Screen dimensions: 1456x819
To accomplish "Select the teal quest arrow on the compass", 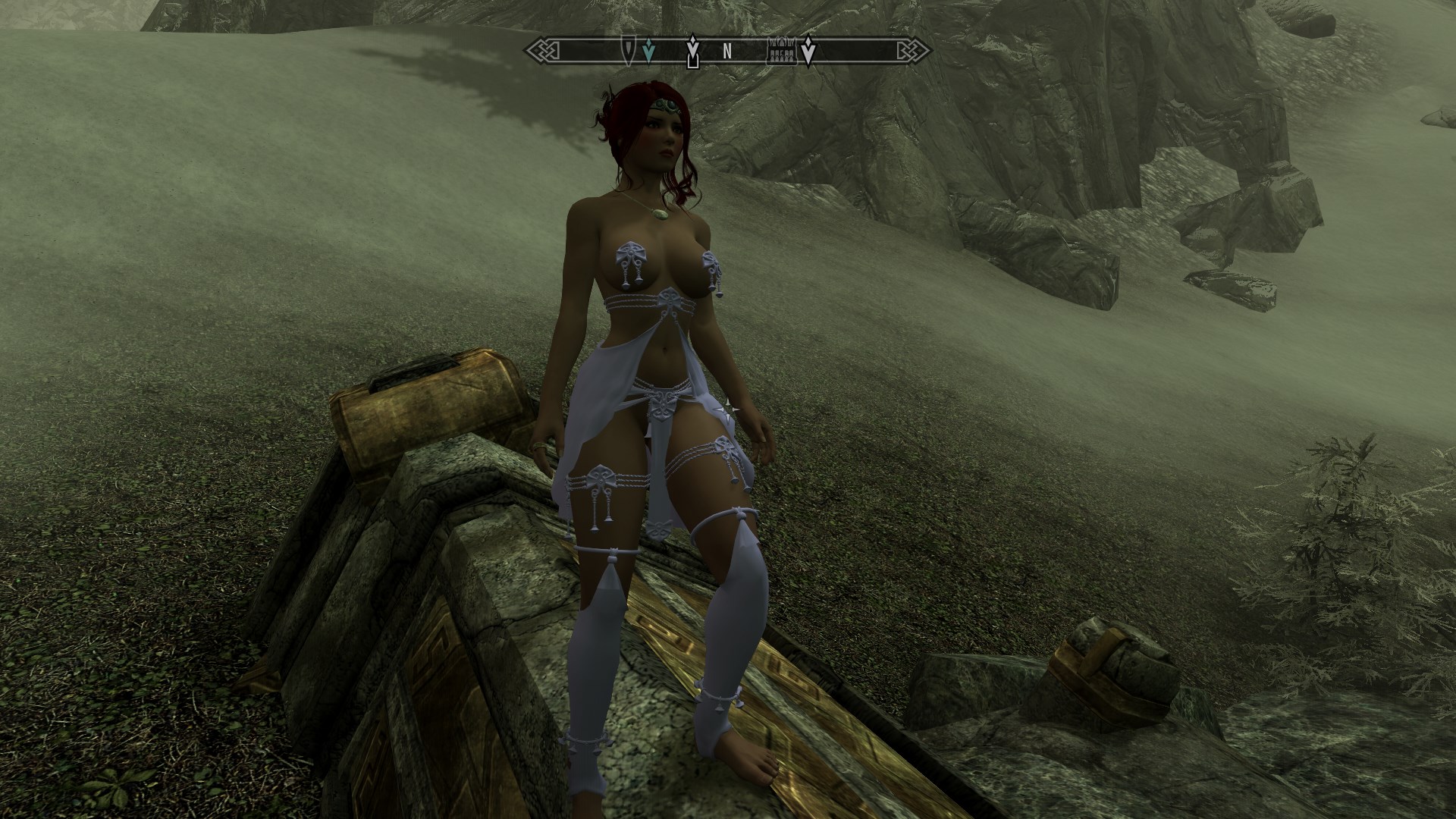I will pyautogui.click(x=647, y=51).
